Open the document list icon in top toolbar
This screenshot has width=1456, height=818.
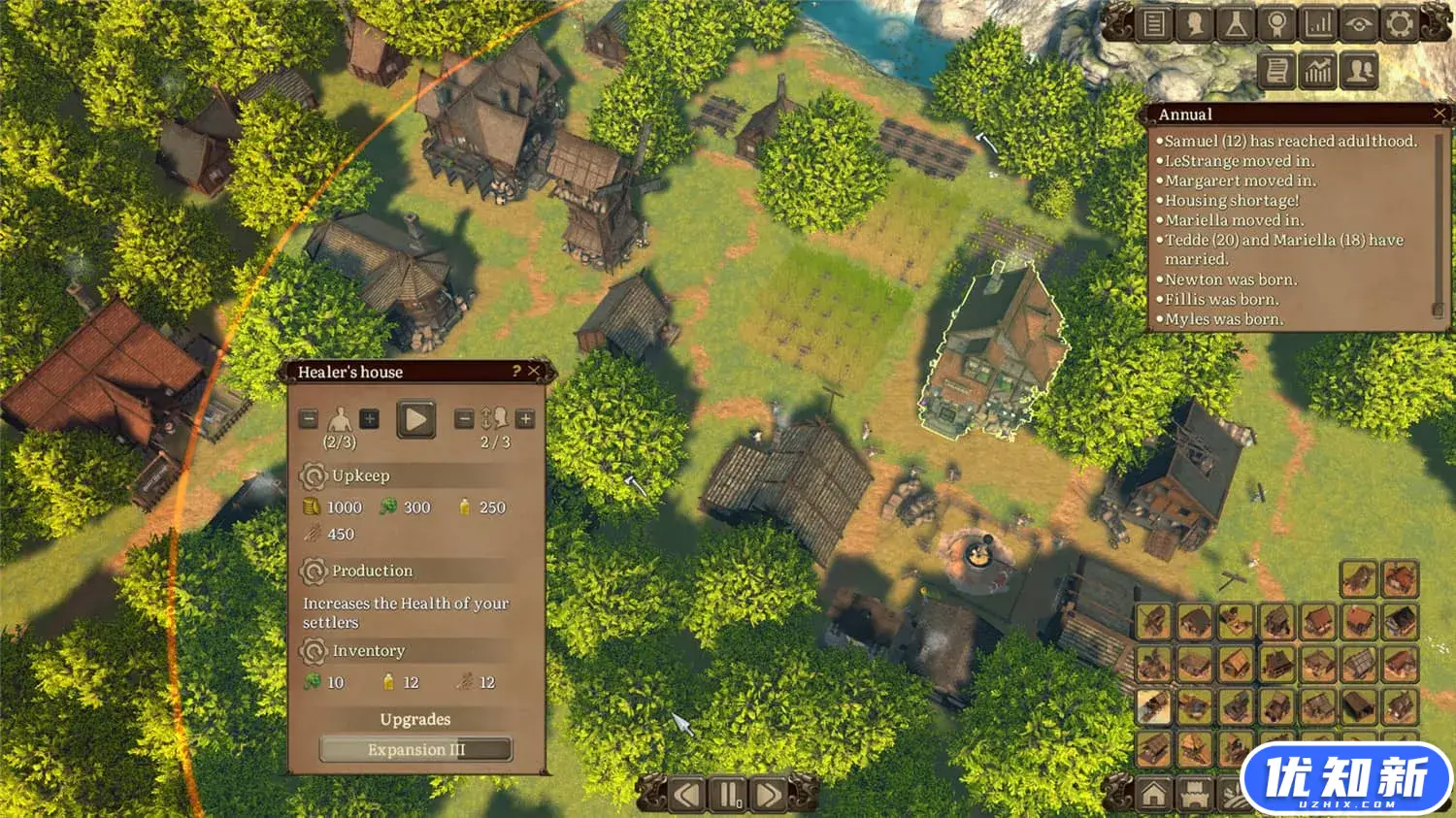(1154, 23)
